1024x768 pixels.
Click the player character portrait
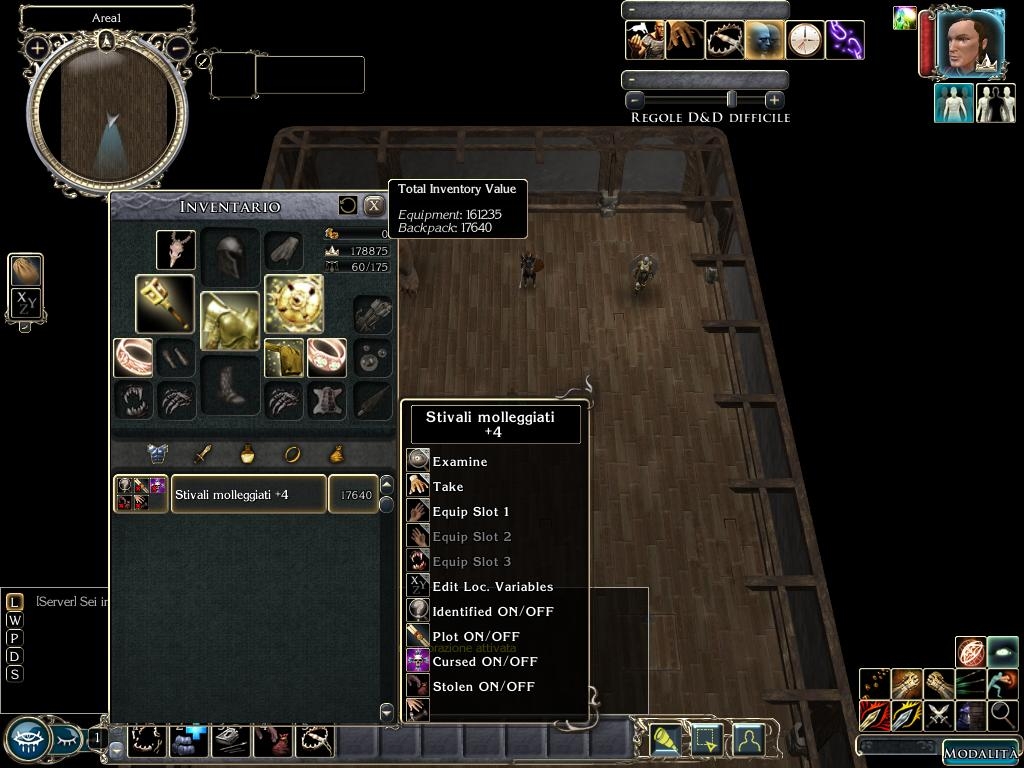tap(970, 44)
